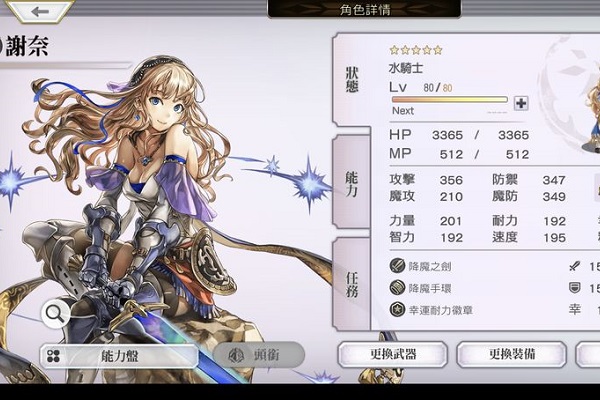Switch to the 狀態 status tab
This screenshot has width=600, height=400.
[x=353, y=78]
